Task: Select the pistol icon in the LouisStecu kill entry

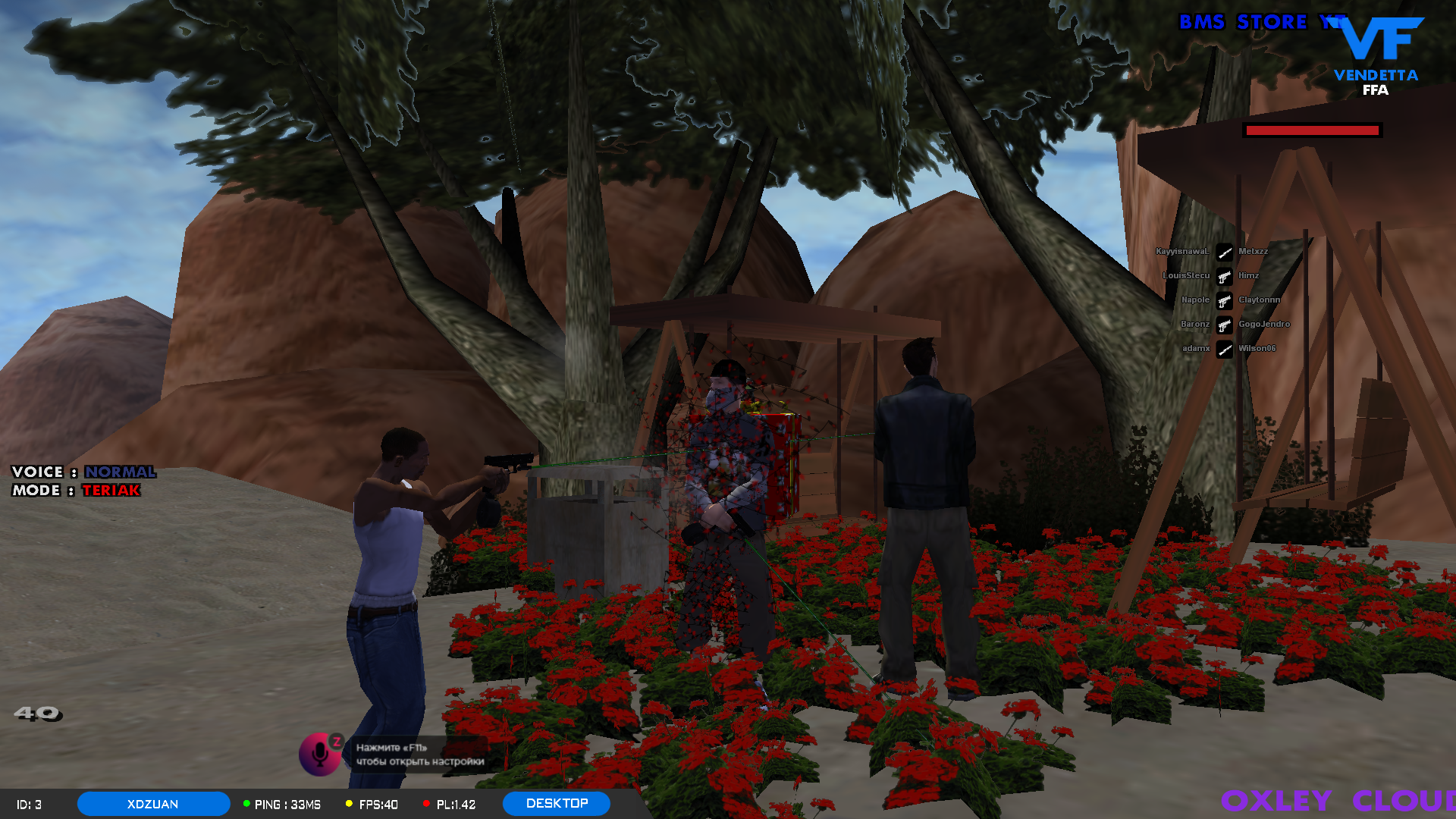Action: [x=1225, y=275]
